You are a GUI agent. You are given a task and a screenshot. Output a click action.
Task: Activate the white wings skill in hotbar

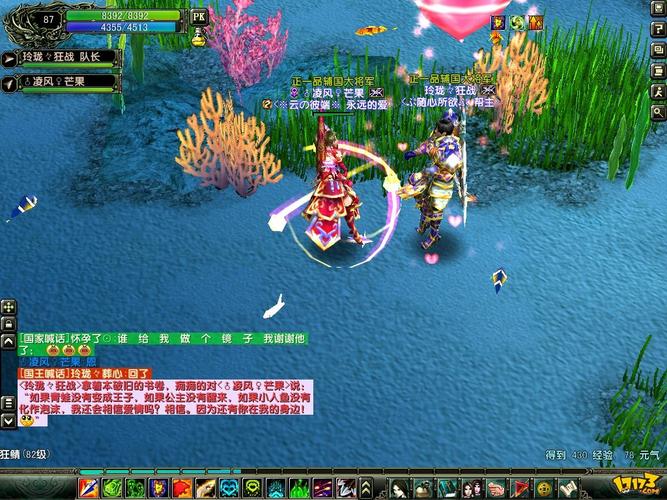pyautogui.click(x=346, y=488)
